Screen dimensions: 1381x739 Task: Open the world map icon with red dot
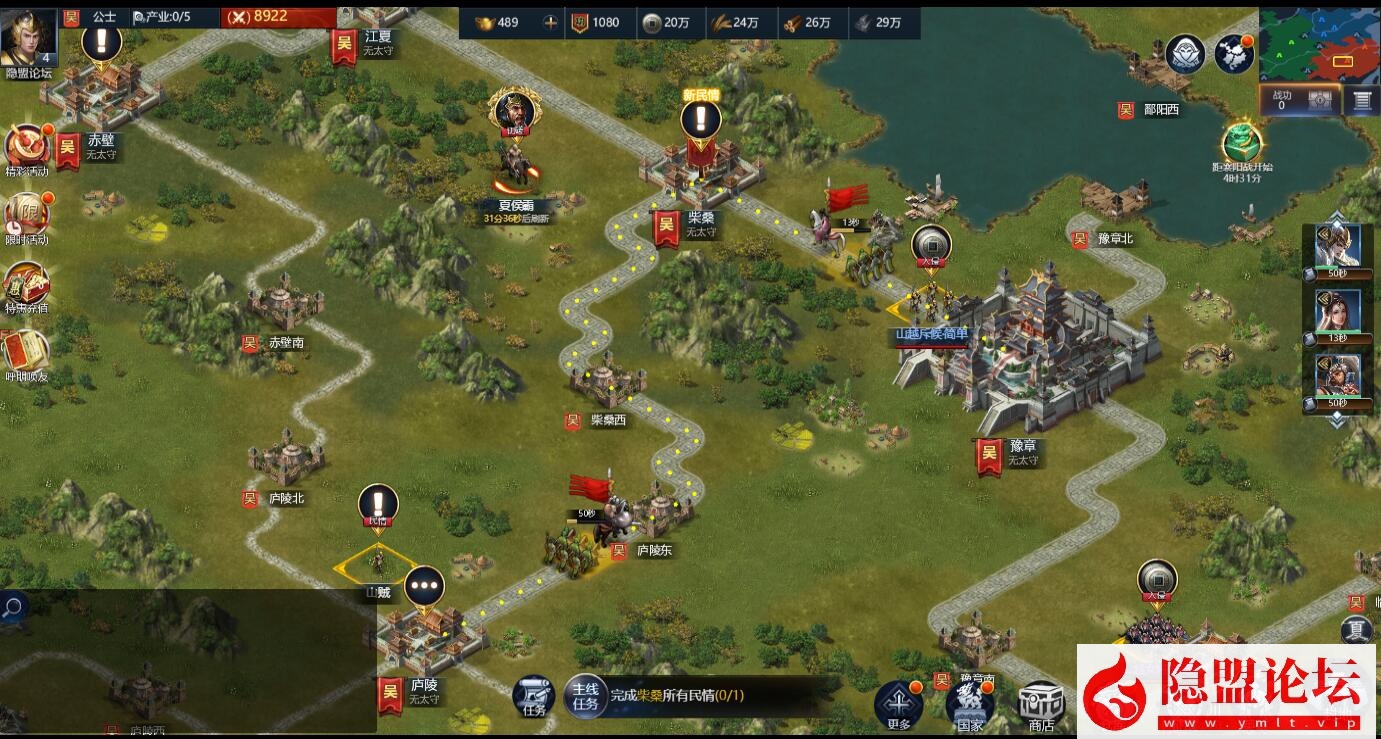[1232, 52]
